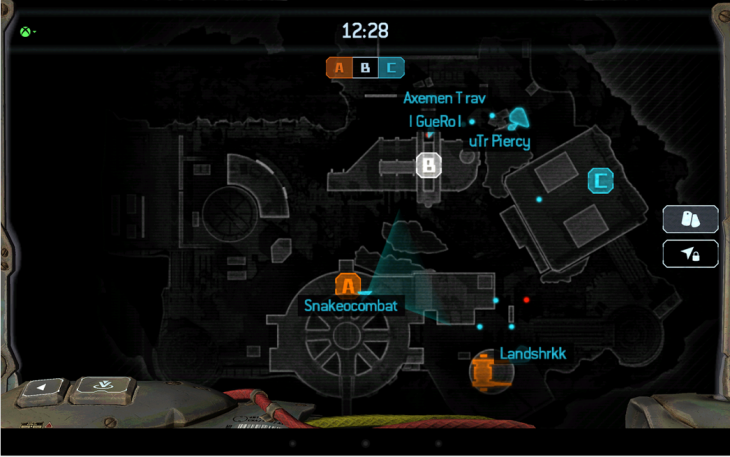The height and width of the screenshot is (457, 730).
Task: Toggle the locked arrow map-follow button
Action: pyautogui.click(x=690, y=254)
